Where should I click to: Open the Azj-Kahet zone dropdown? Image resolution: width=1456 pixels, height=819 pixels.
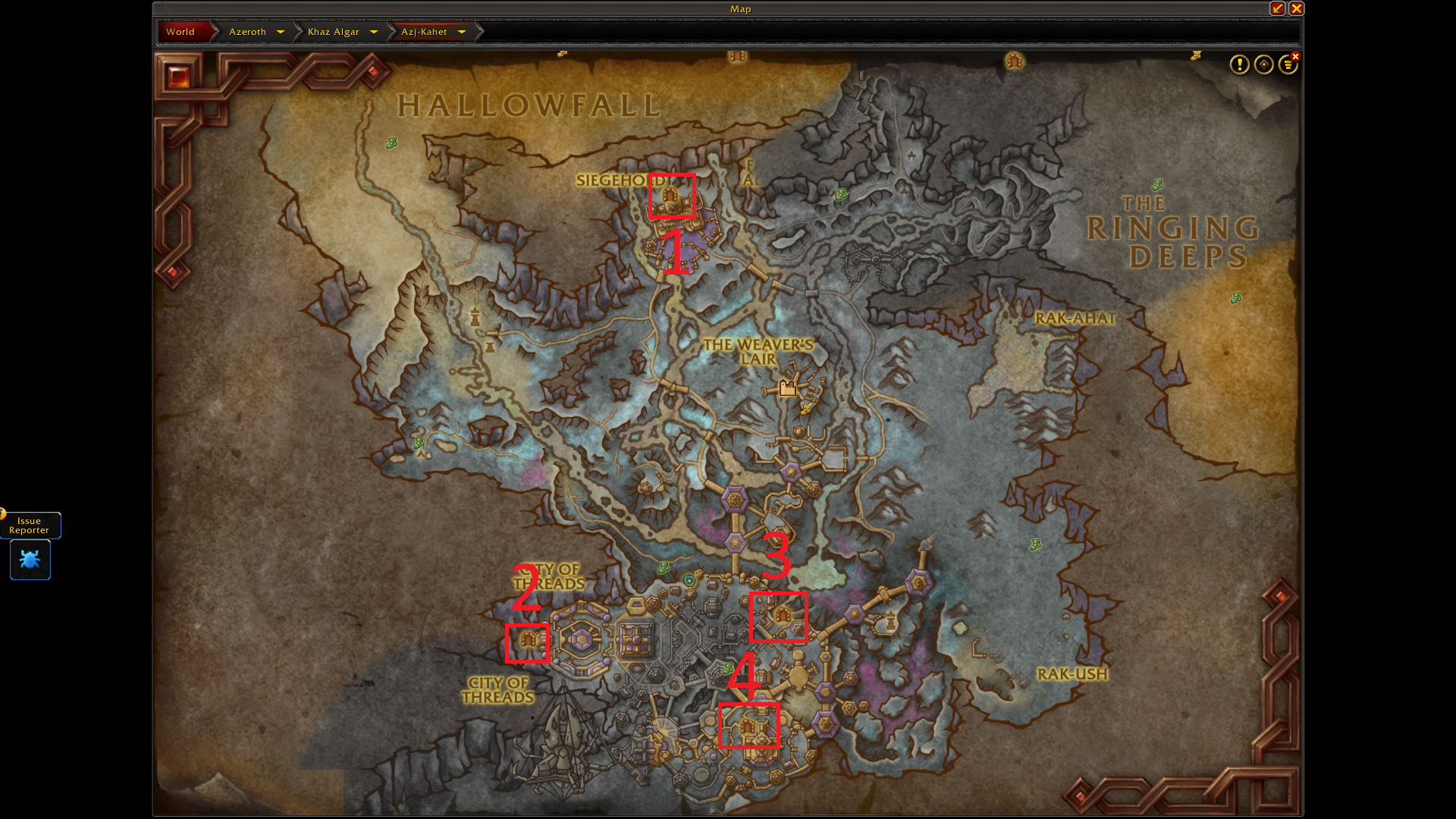click(461, 32)
